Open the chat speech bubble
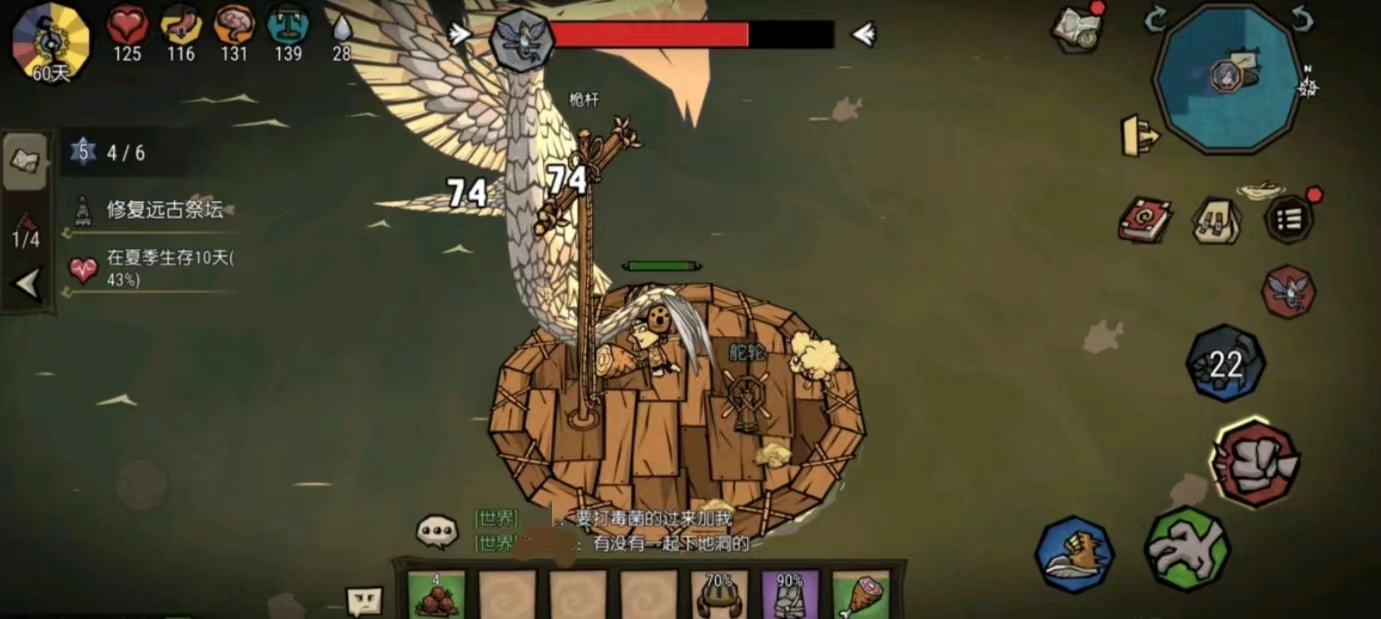 (437, 530)
